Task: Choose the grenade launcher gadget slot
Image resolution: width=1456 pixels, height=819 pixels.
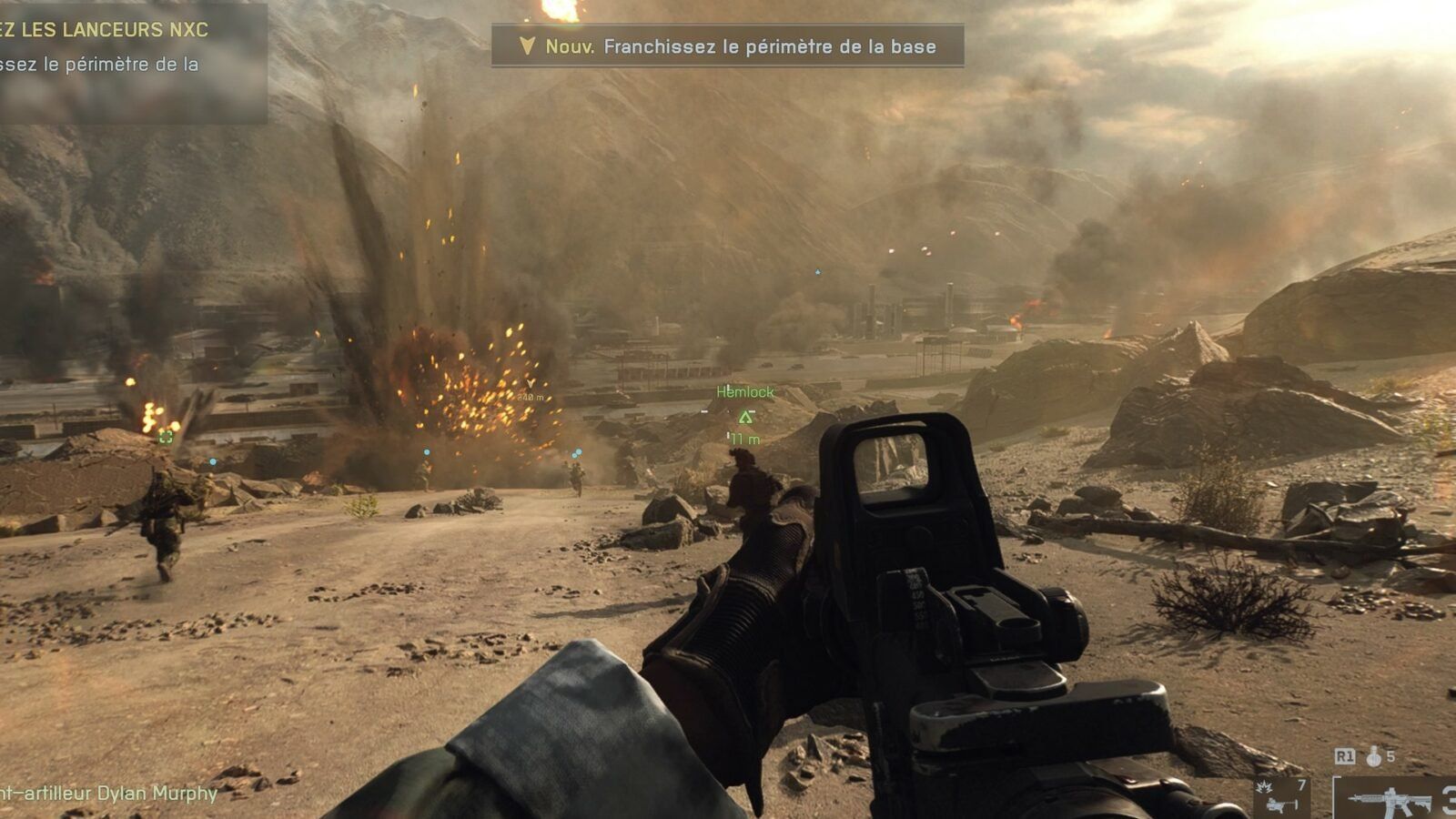Action: click(1281, 797)
